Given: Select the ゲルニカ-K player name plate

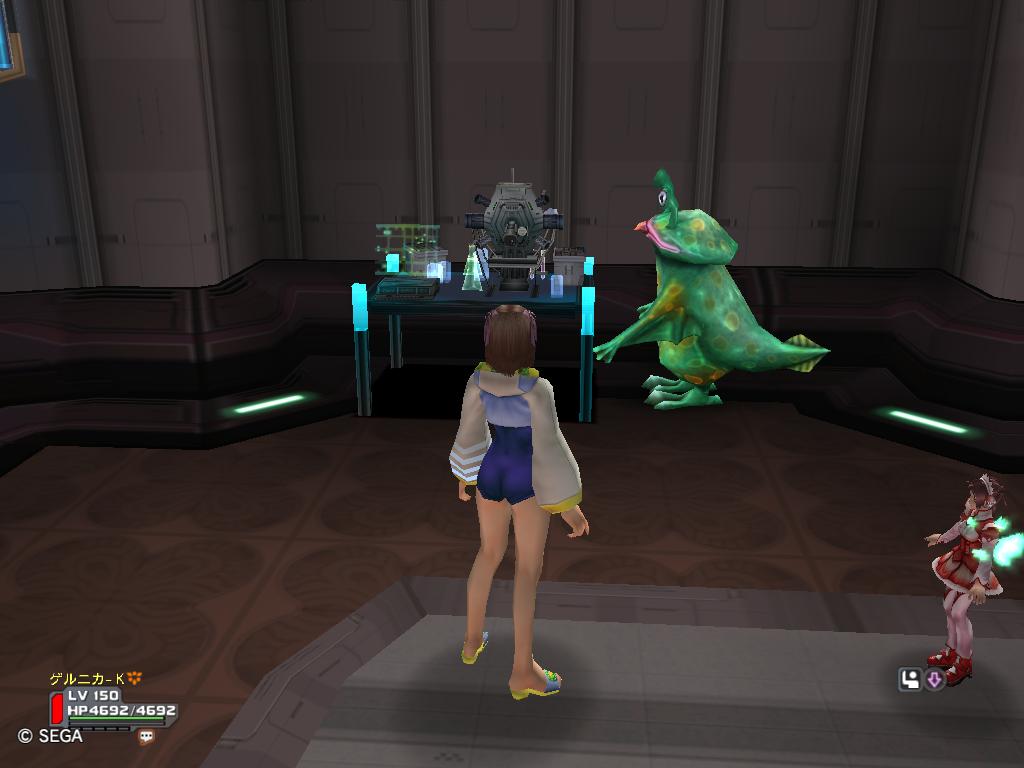Looking at the screenshot, I should (88, 679).
